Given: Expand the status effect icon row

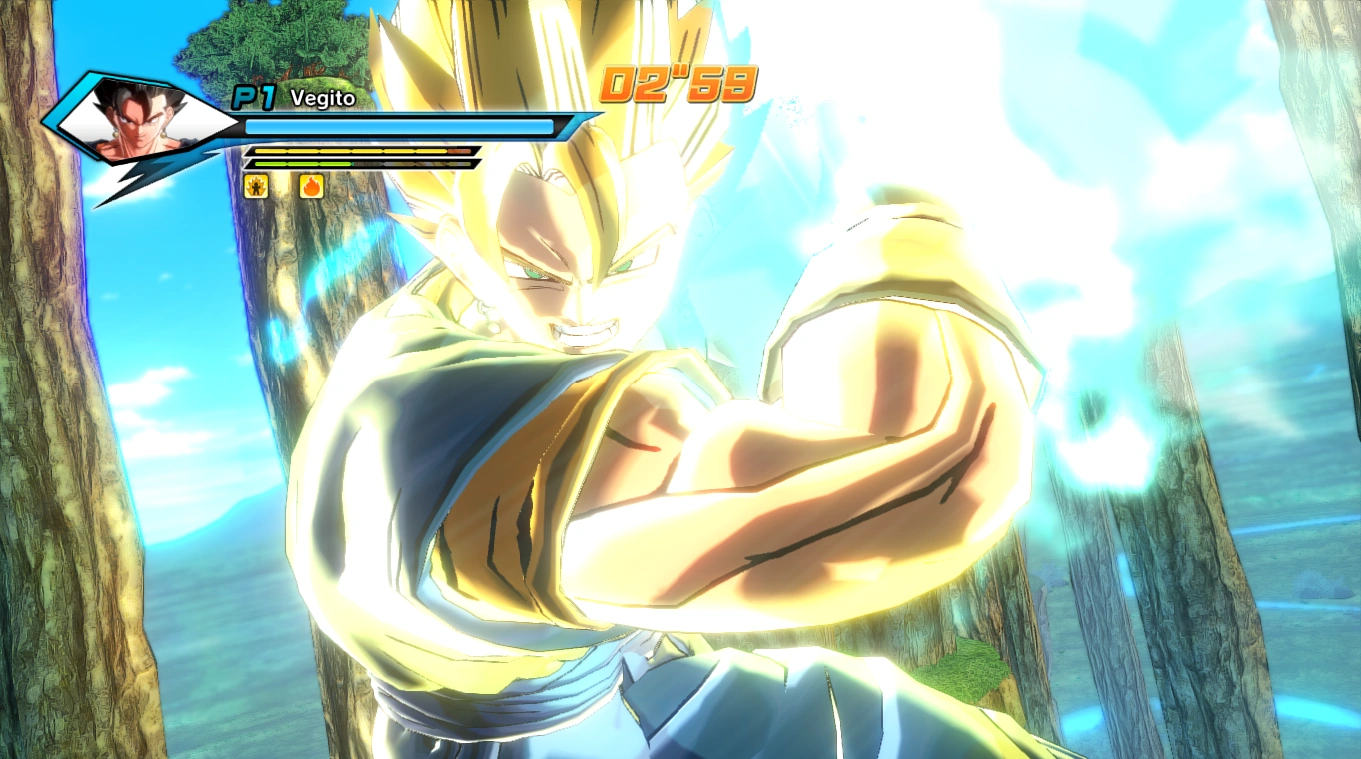Looking at the screenshot, I should pyautogui.click(x=283, y=186).
